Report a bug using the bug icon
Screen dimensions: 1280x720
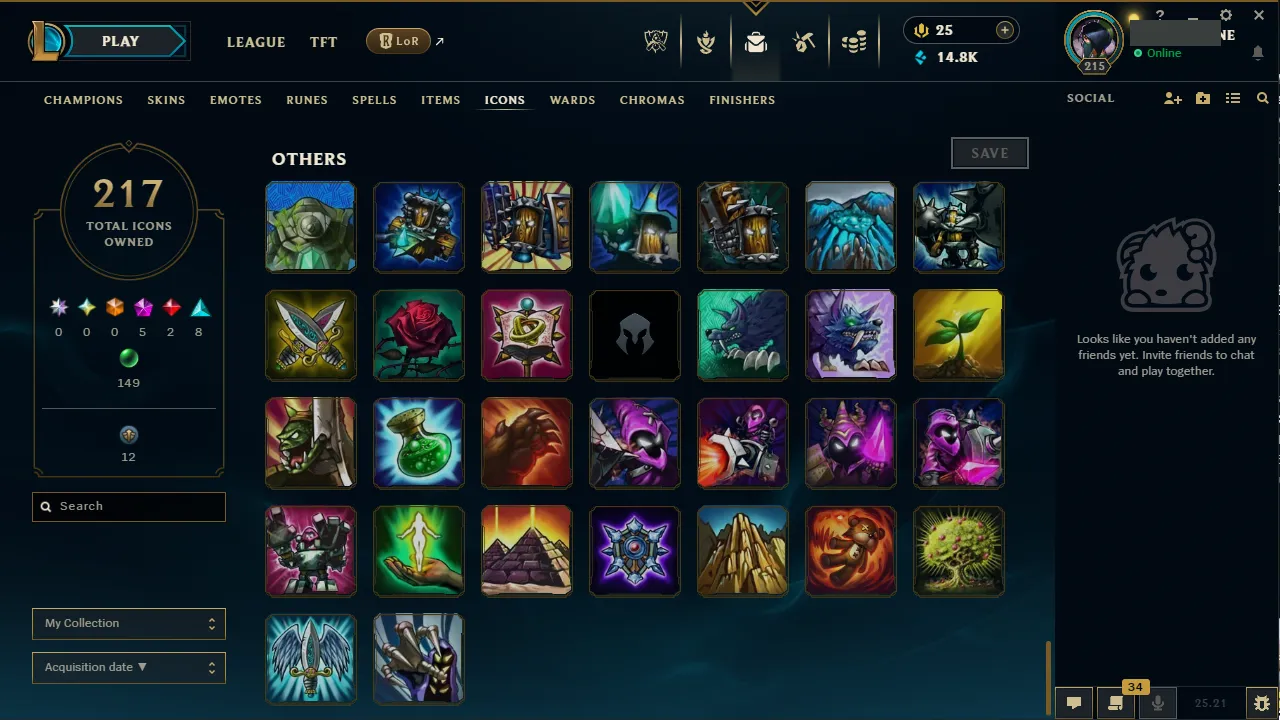tap(1261, 703)
